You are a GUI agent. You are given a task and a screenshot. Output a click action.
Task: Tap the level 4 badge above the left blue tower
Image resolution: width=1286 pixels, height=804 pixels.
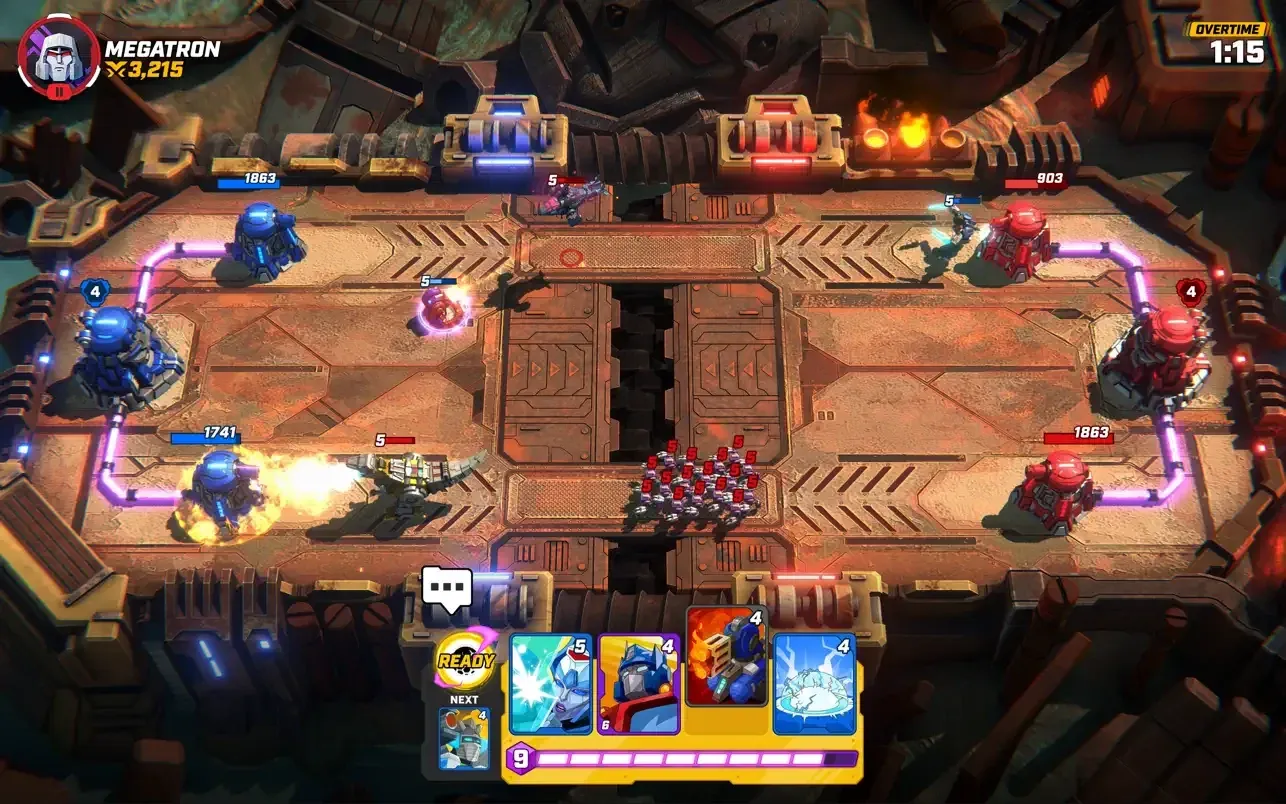(x=95, y=291)
